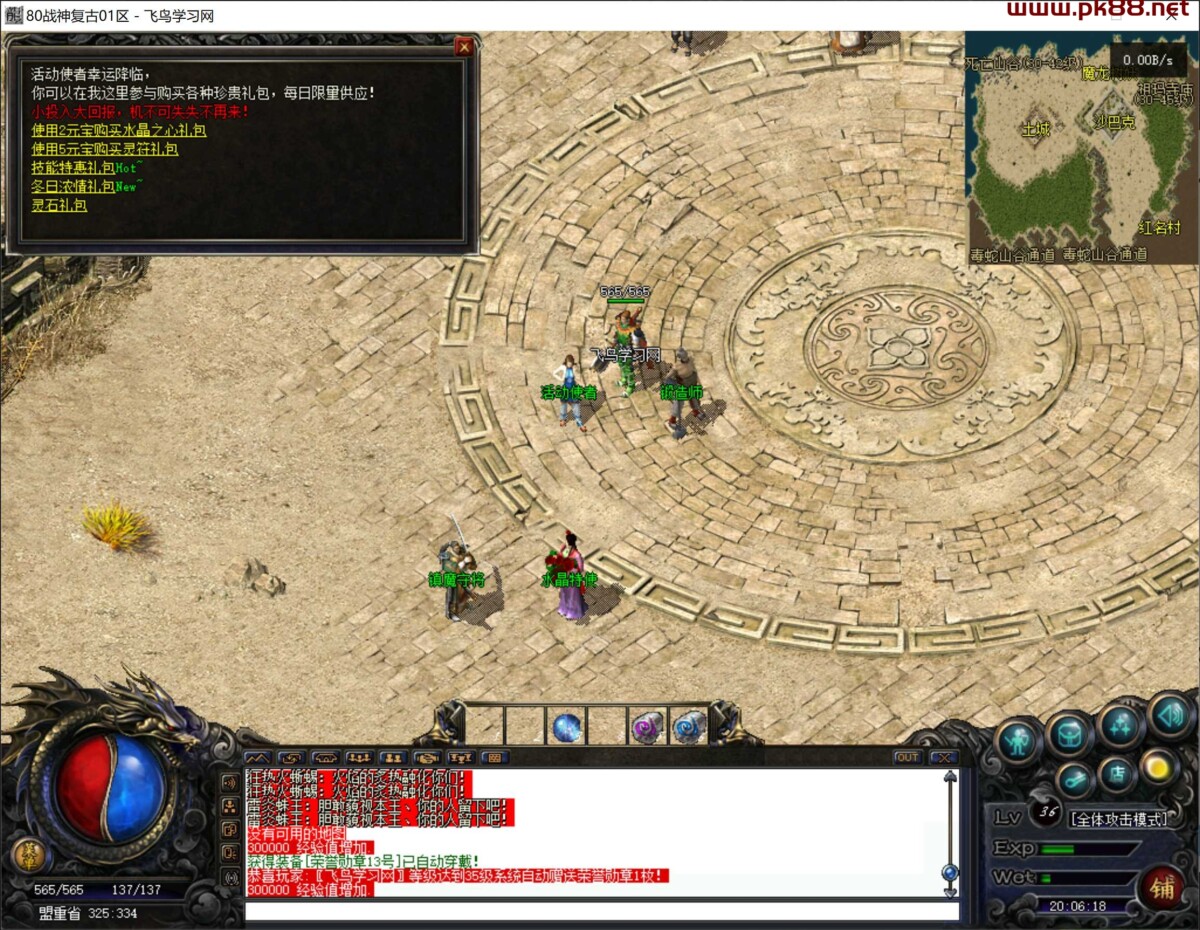Select the 灵符礼包 purchase option
Image resolution: width=1200 pixels, height=930 pixels.
click(x=105, y=149)
